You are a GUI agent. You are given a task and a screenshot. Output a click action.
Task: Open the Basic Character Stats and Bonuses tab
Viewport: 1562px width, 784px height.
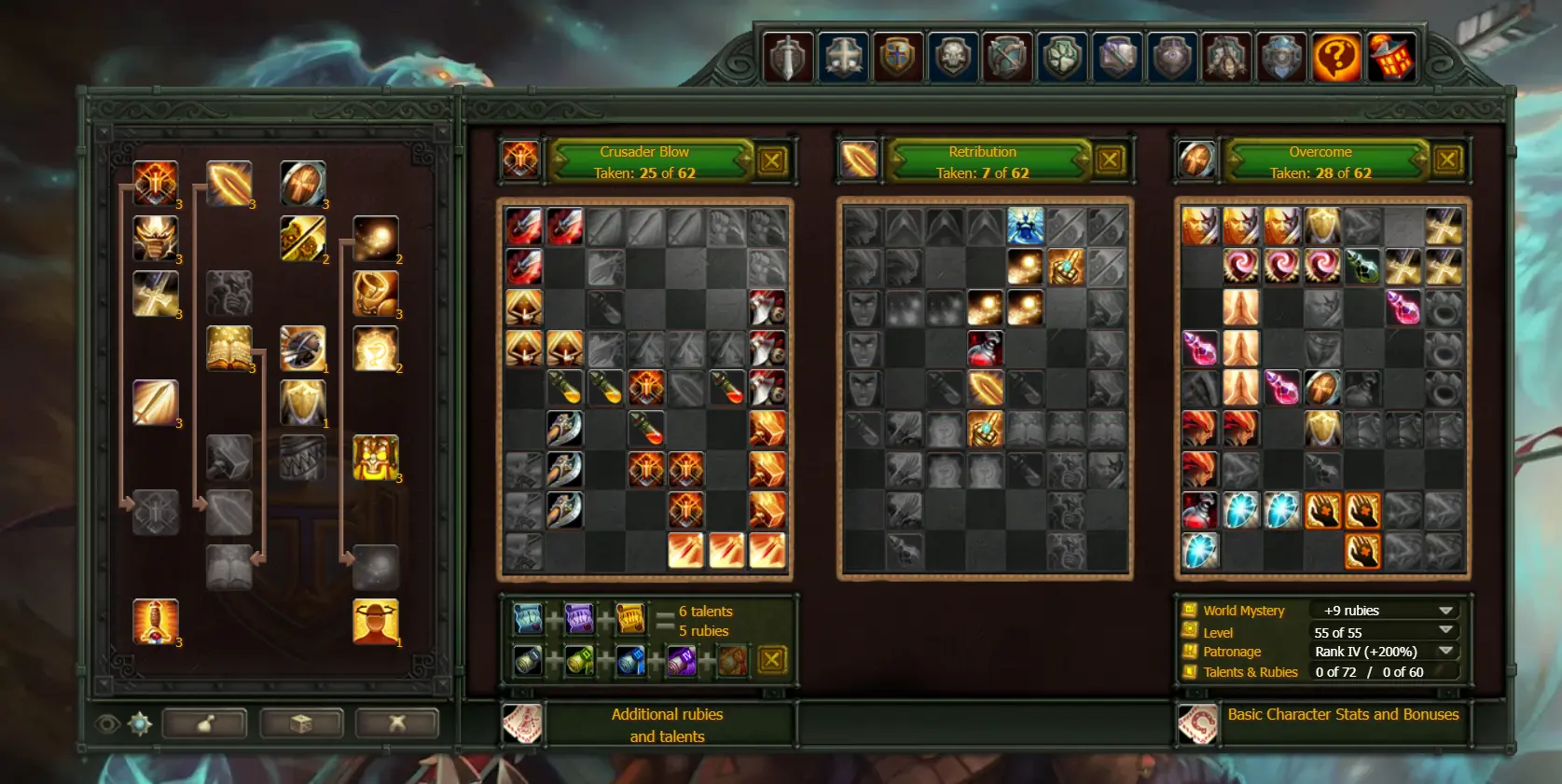pyautogui.click(x=1343, y=715)
